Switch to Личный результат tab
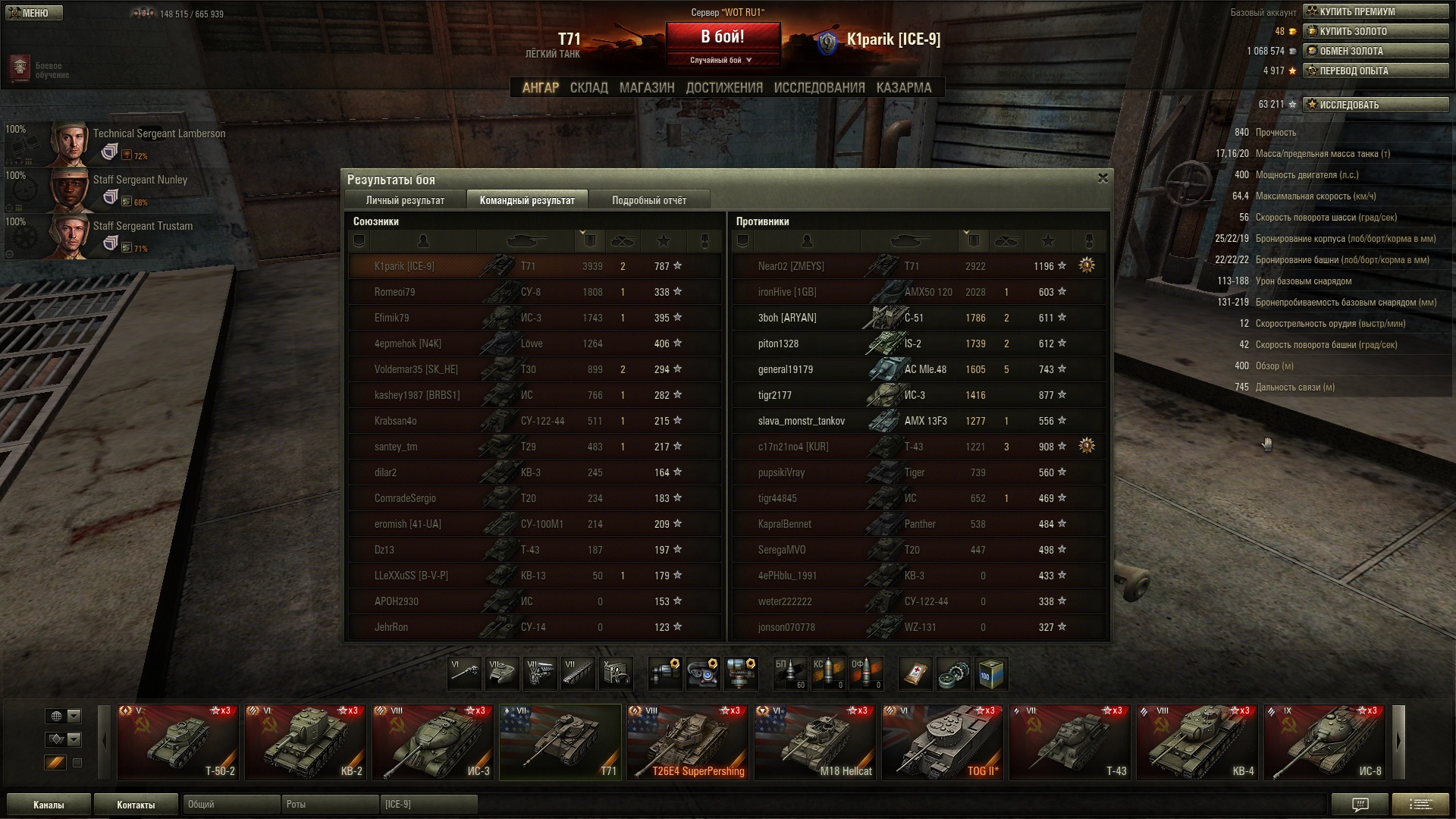1456x819 pixels. click(405, 200)
